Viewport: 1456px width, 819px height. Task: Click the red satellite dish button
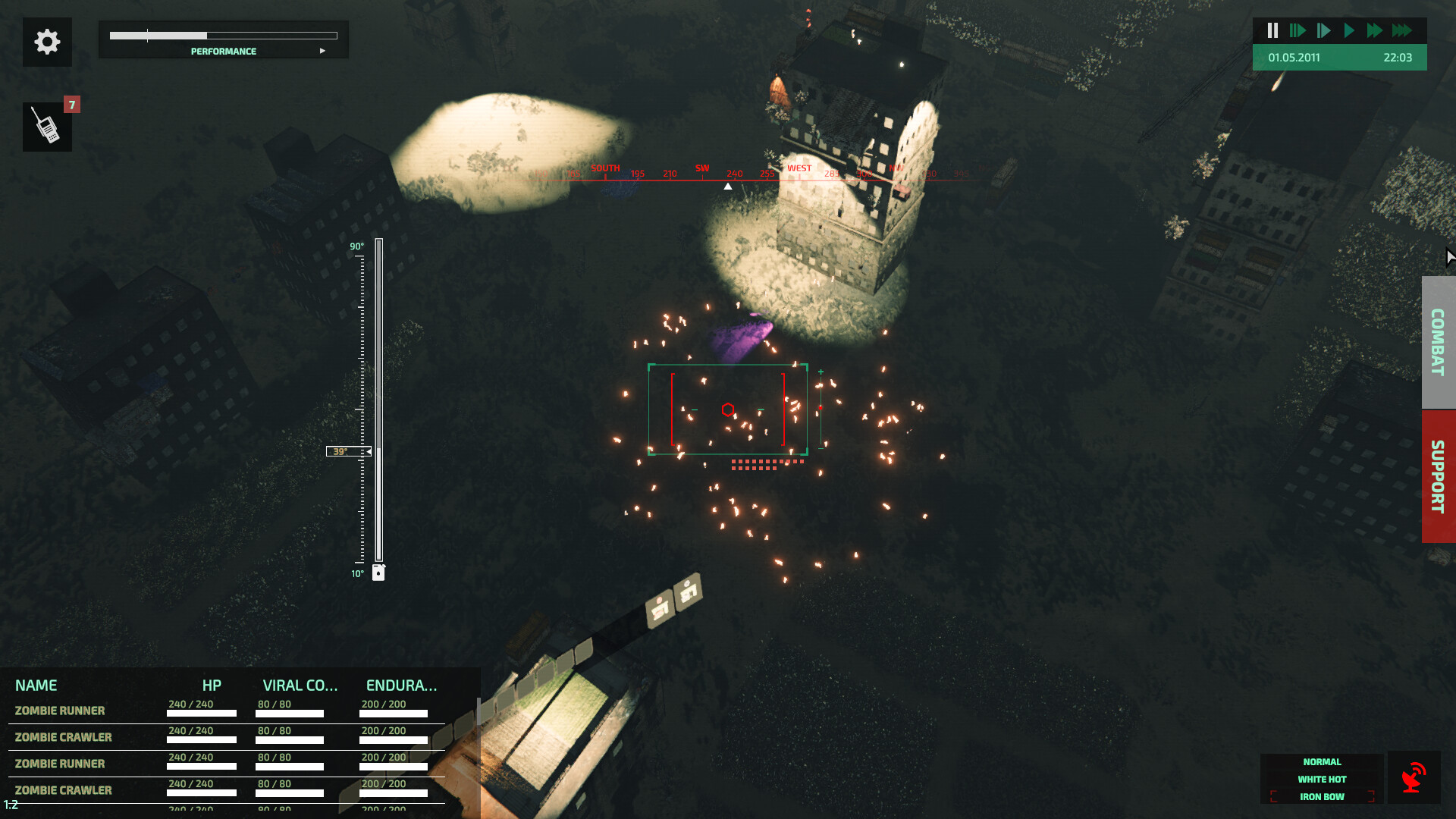(1414, 778)
